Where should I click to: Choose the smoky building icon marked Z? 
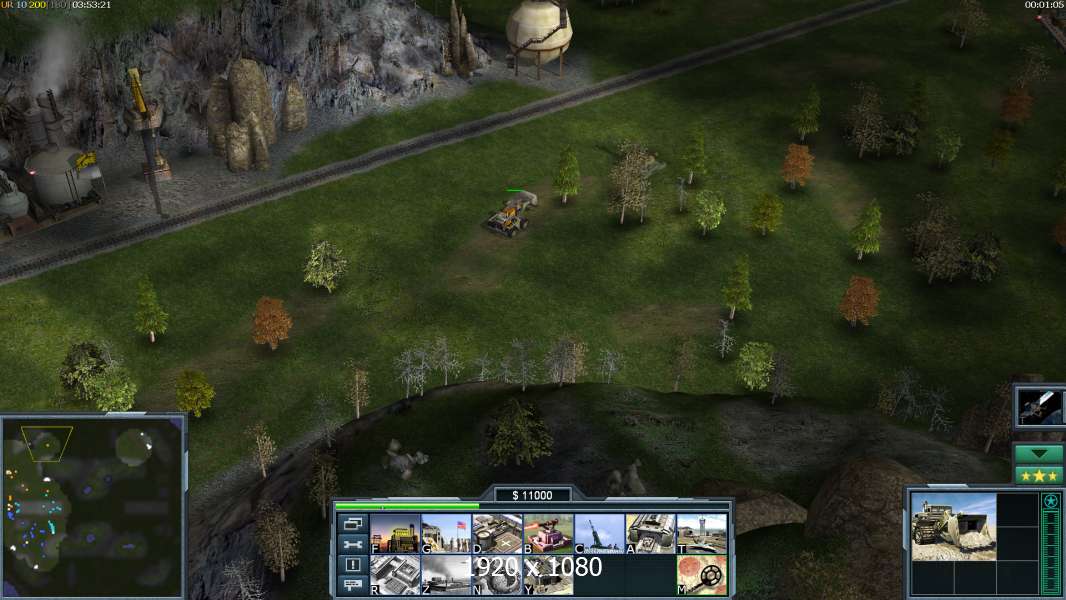tap(446, 575)
